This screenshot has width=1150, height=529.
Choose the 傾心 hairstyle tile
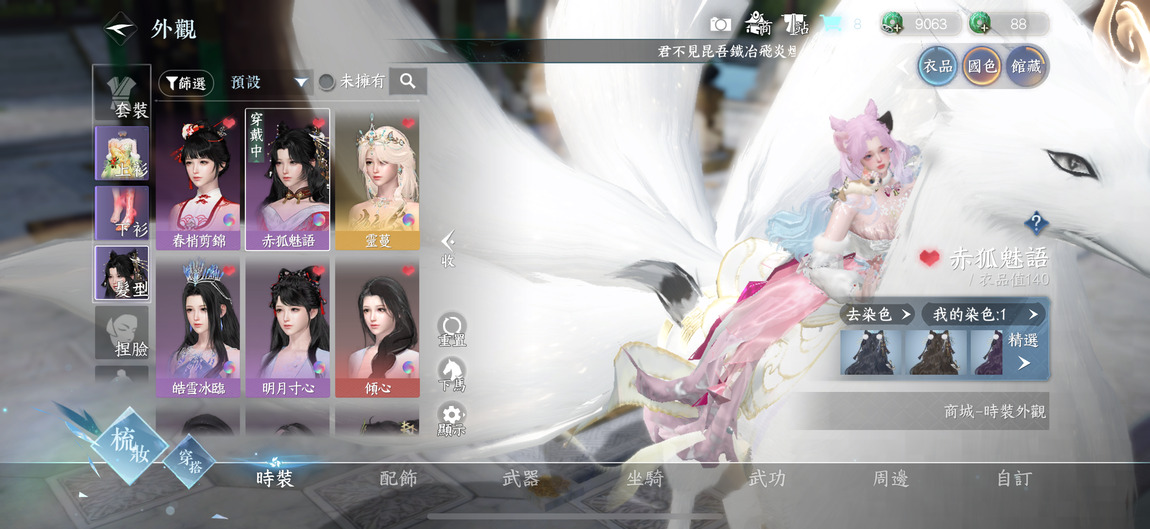pyautogui.click(x=377, y=329)
